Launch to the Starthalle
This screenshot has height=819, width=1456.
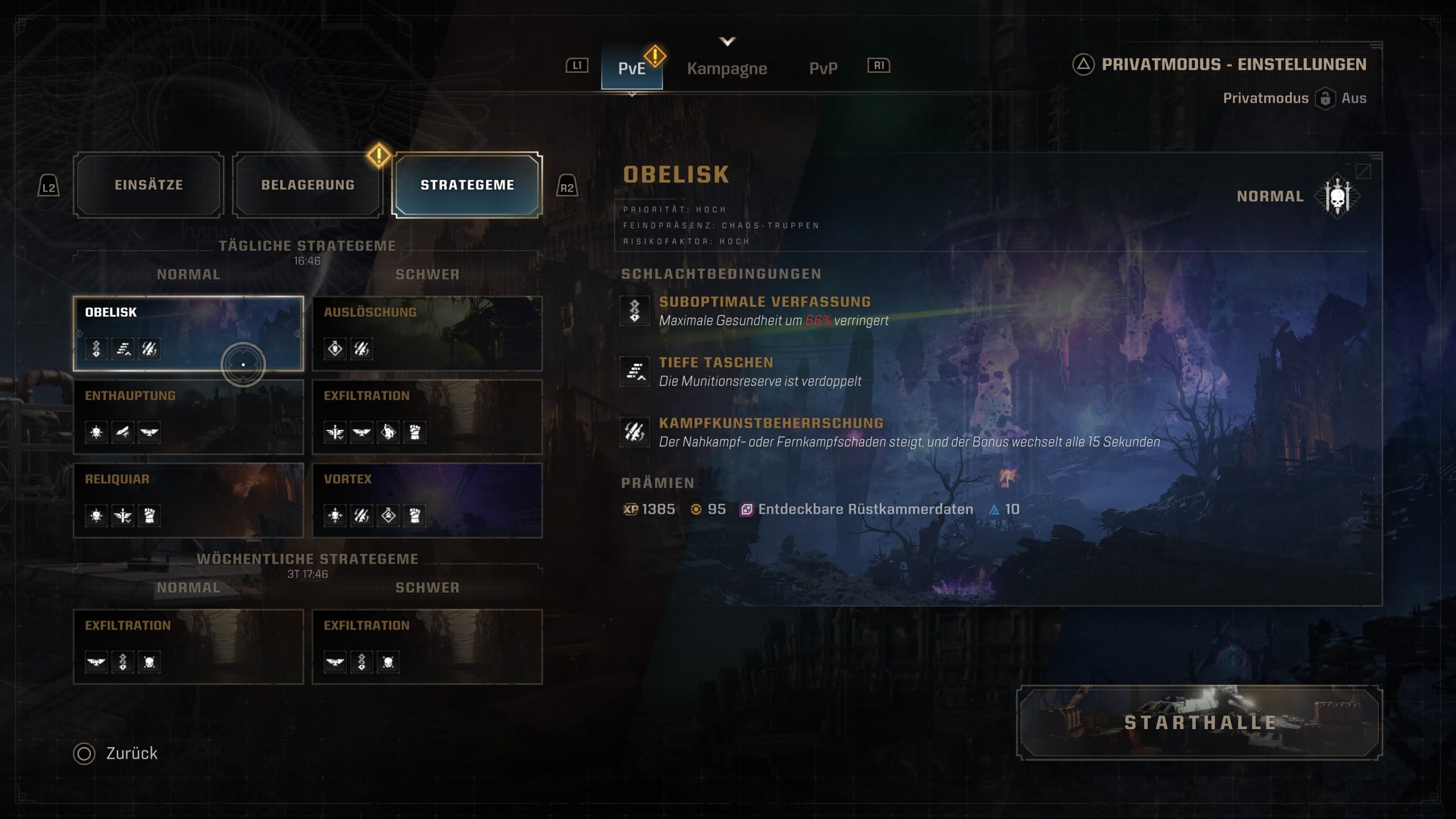pyautogui.click(x=1199, y=722)
